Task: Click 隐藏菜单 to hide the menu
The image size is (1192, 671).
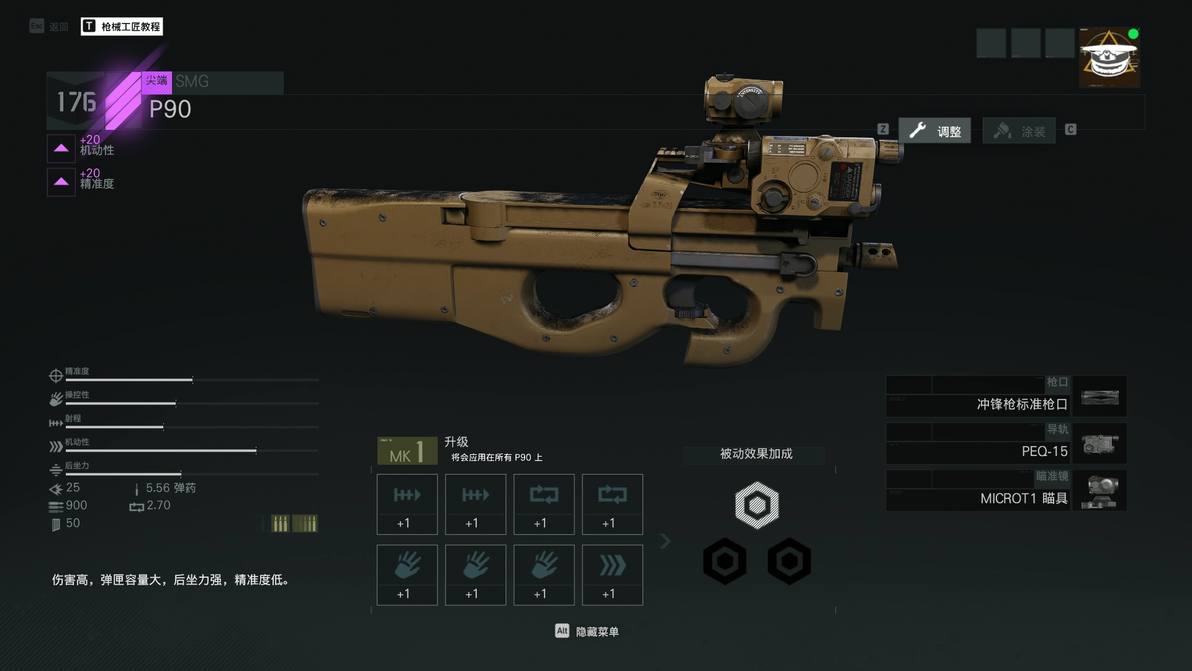Action: (x=587, y=631)
